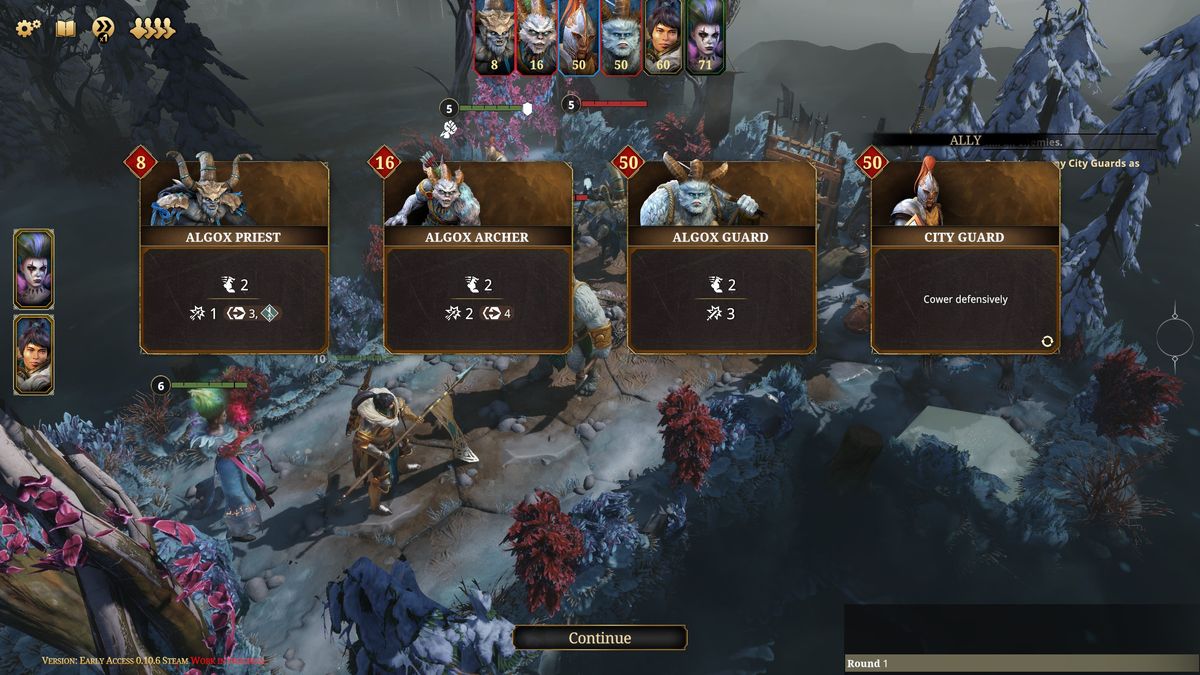Select the Algox Archer ability card
Viewport: 1200px width, 675px height.
[x=478, y=258]
